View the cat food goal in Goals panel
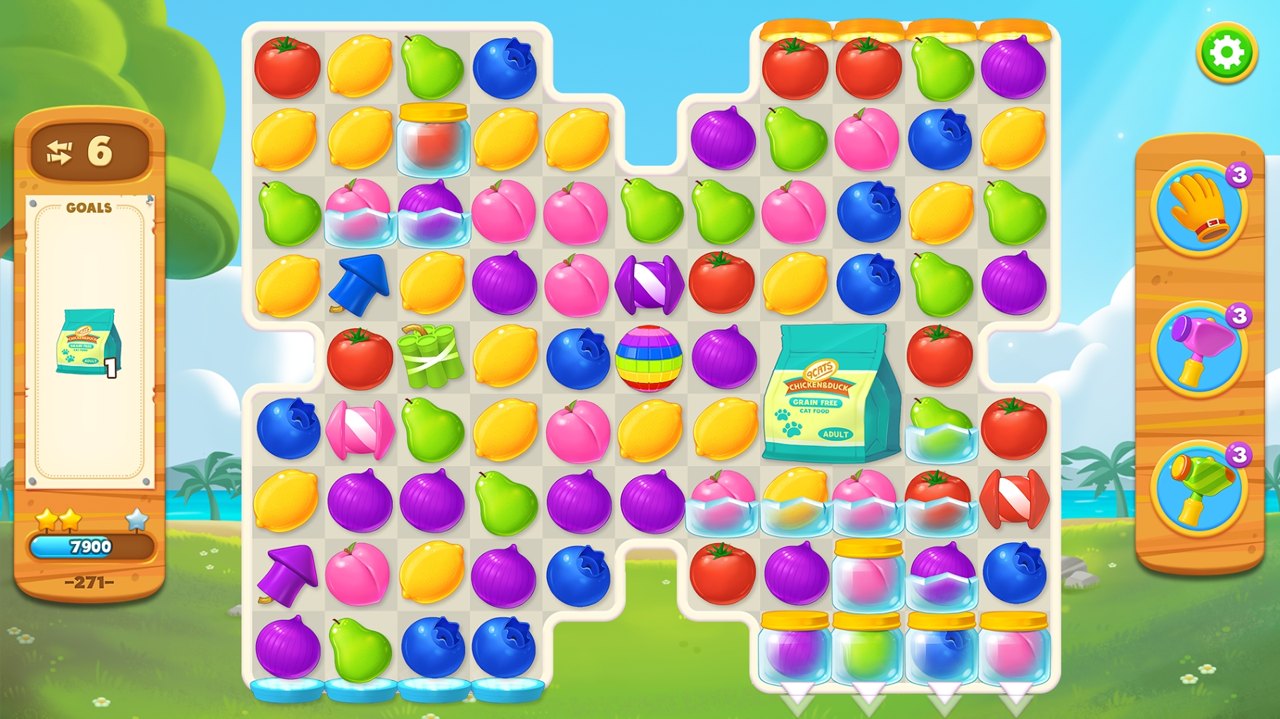The image size is (1280, 719). coord(89,342)
